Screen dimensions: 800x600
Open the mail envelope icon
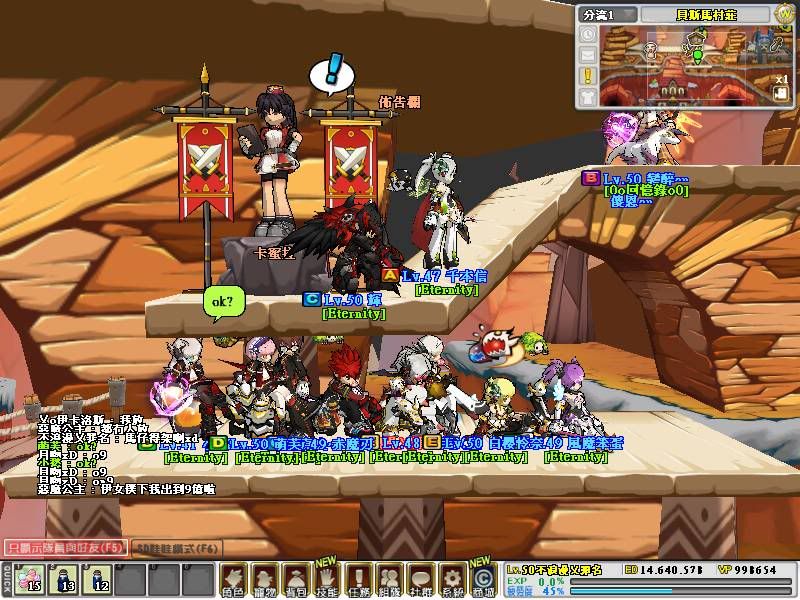tap(587, 55)
